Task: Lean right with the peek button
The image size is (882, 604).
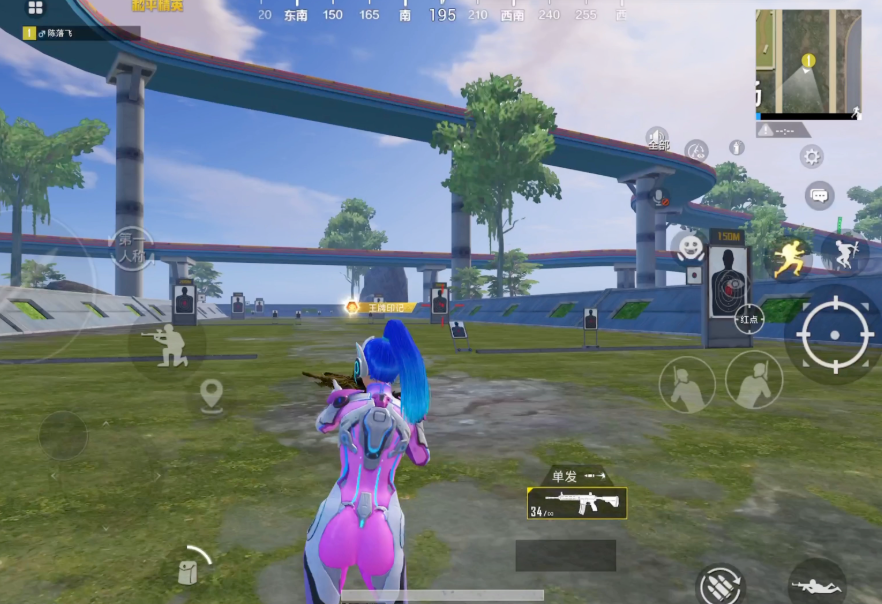Action: coord(754,379)
